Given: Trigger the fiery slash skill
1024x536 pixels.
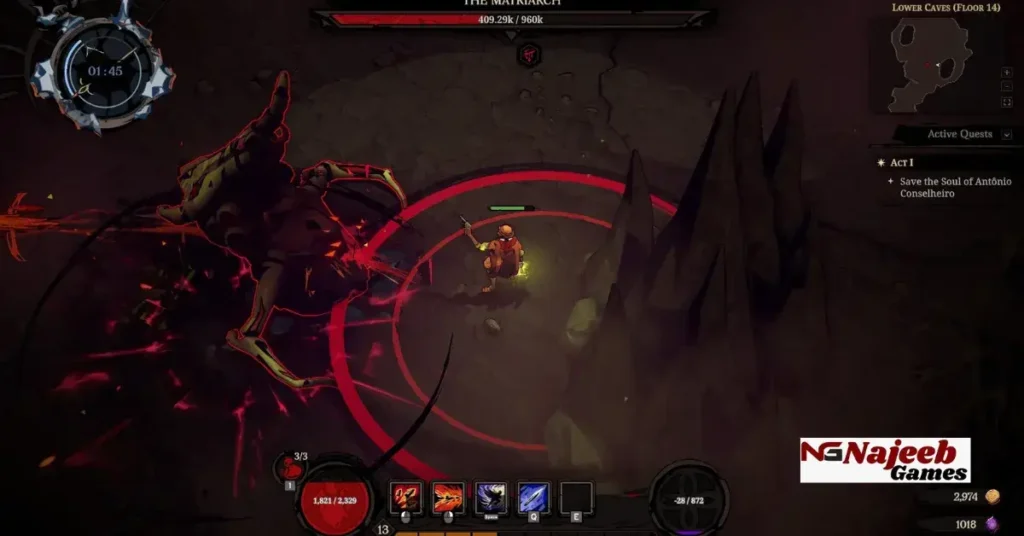Looking at the screenshot, I should point(448,497).
